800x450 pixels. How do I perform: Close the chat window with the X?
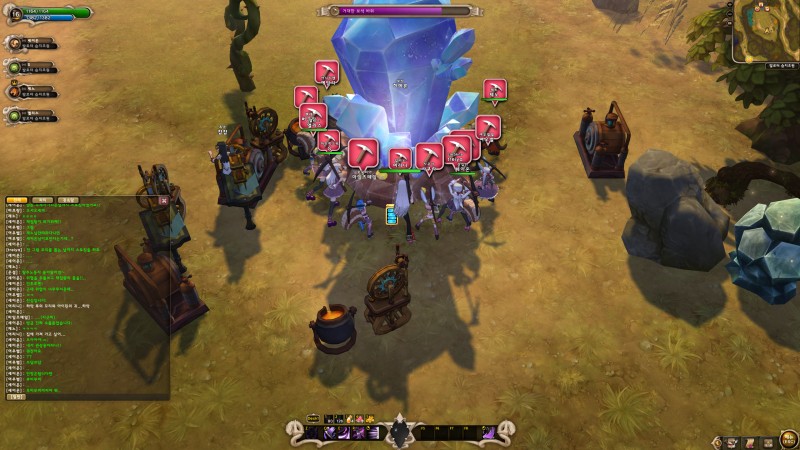click(x=164, y=200)
